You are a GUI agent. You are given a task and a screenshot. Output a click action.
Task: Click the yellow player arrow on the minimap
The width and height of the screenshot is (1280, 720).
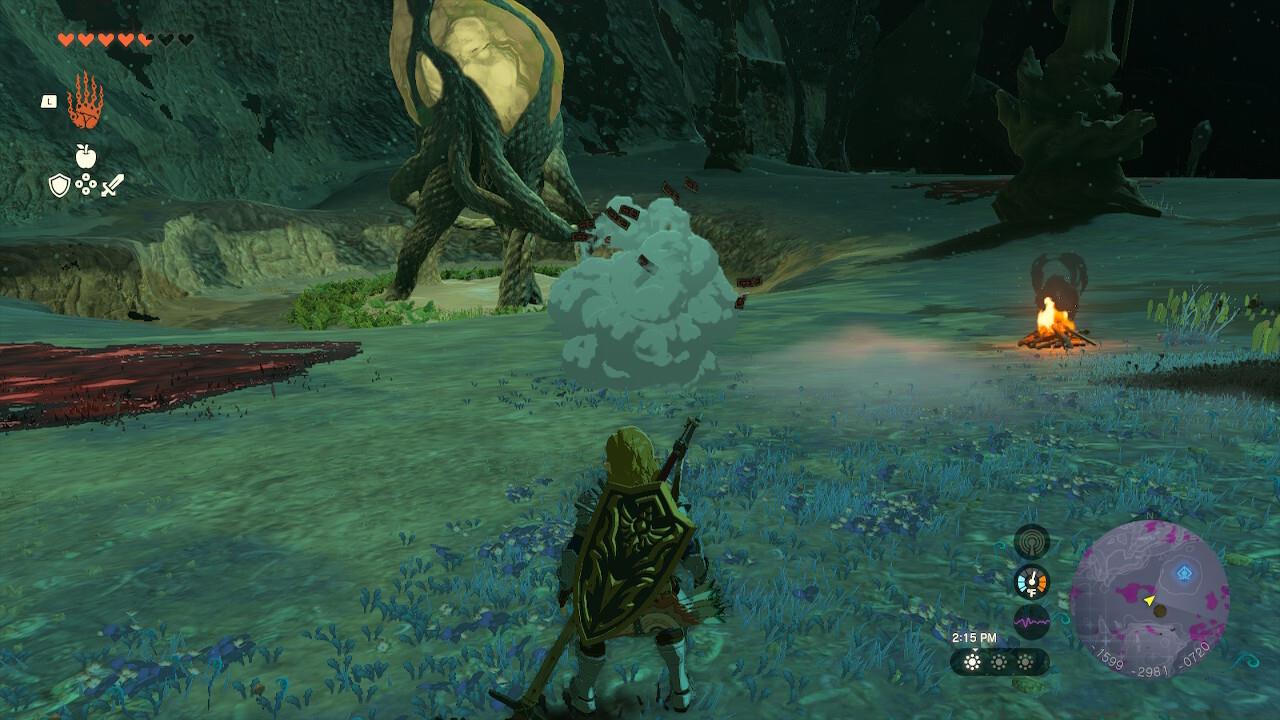(1148, 601)
